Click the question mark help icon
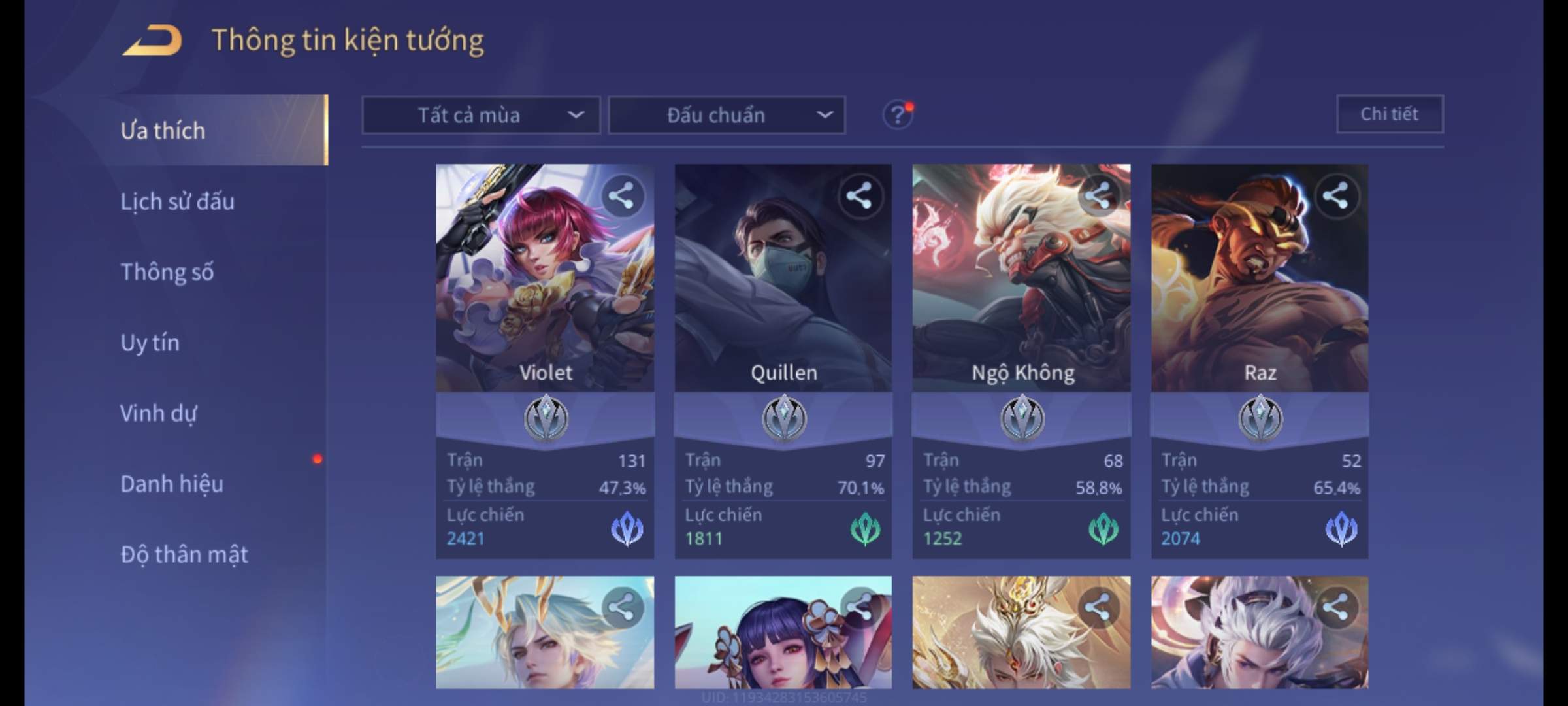This screenshot has height=706, width=1568. pyautogui.click(x=898, y=116)
